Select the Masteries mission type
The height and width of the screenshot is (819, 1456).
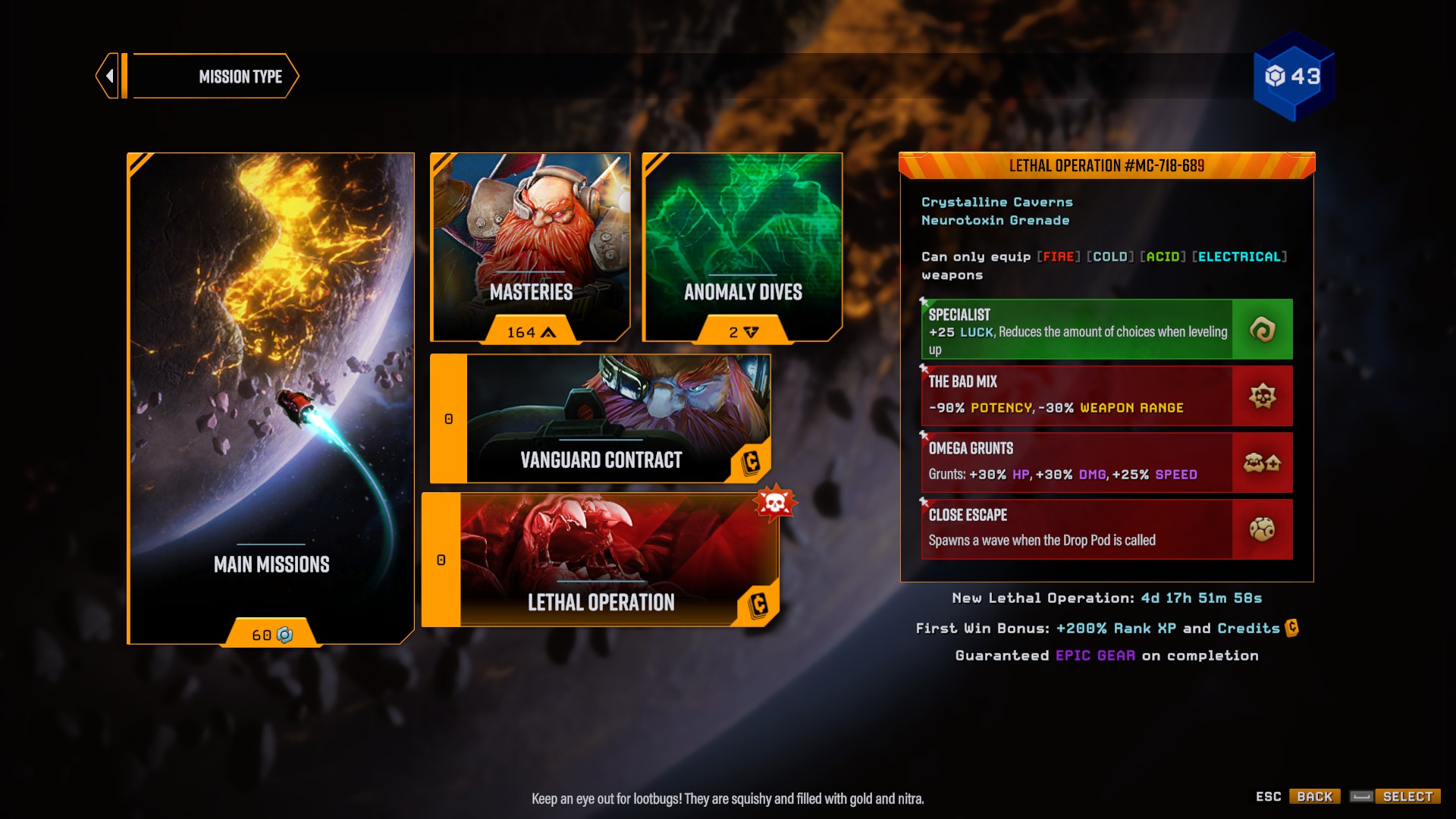[x=530, y=246]
